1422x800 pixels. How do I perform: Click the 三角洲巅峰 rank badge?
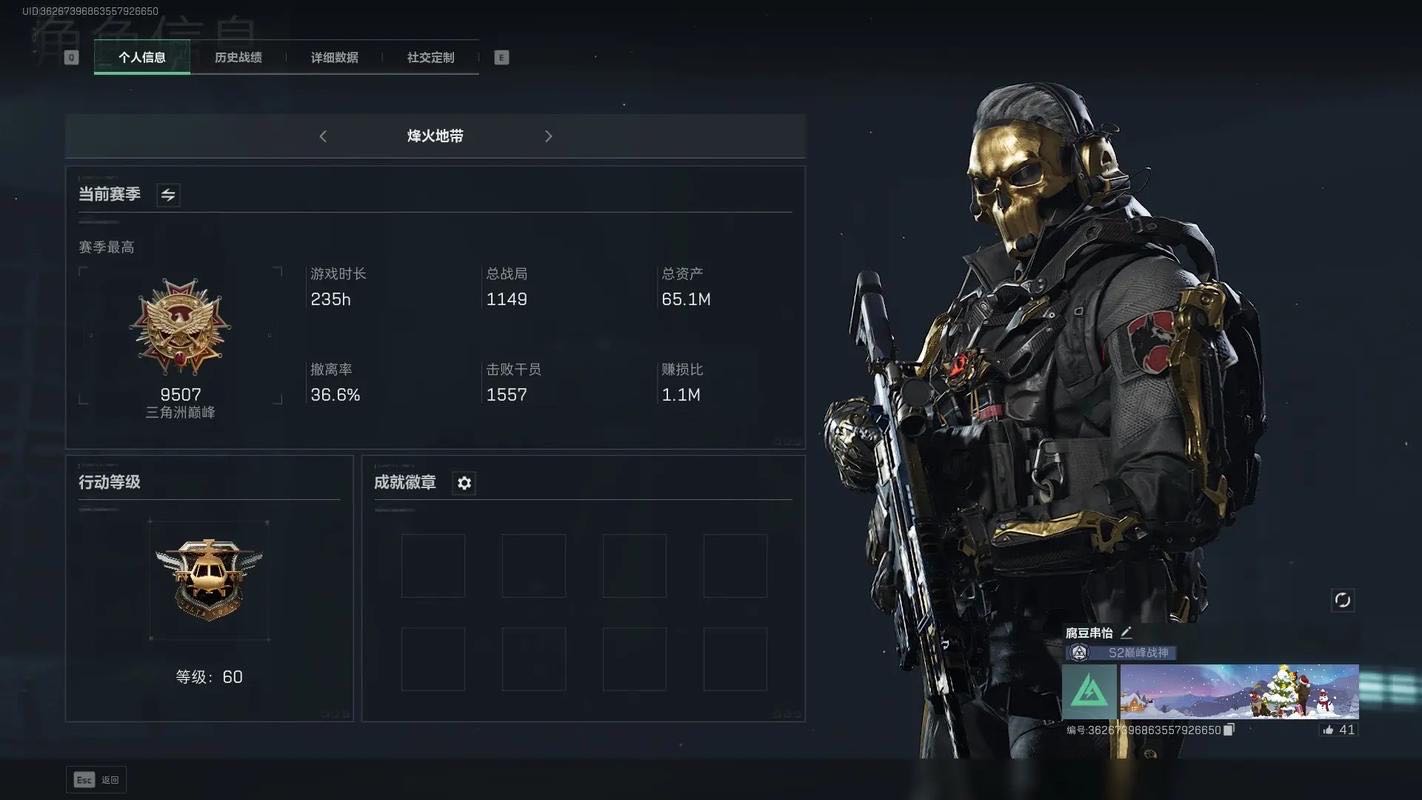[180, 327]
